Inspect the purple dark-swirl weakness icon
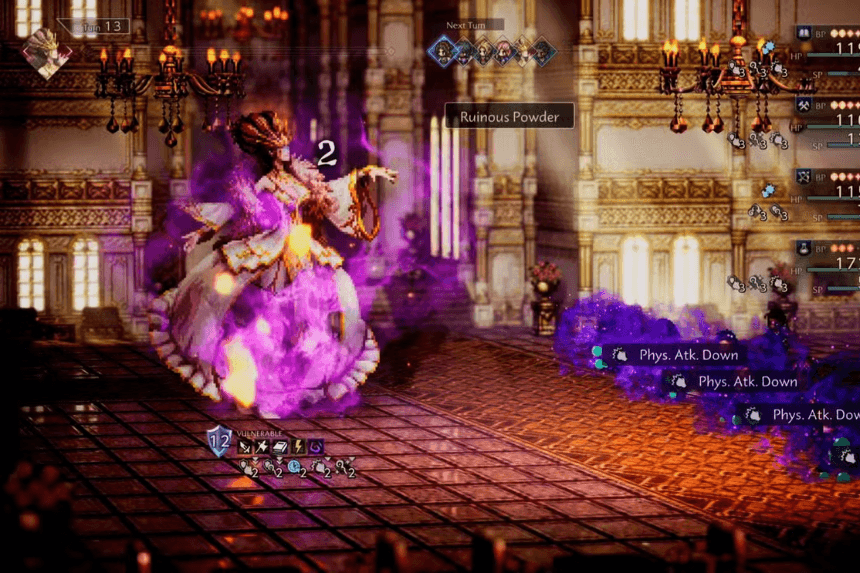Viewport: 860px width, 573px height. pos(315,446)
